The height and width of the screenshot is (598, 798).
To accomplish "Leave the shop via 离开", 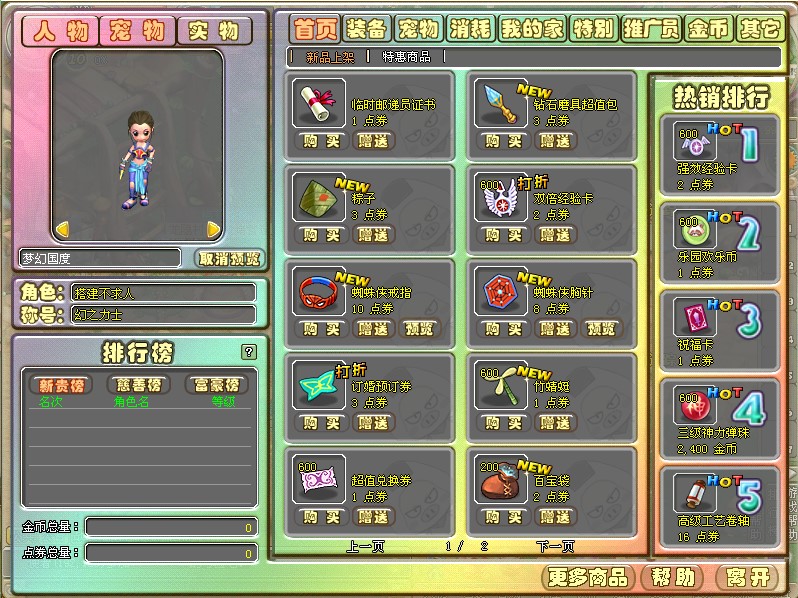I will click(x=746, y=577).
